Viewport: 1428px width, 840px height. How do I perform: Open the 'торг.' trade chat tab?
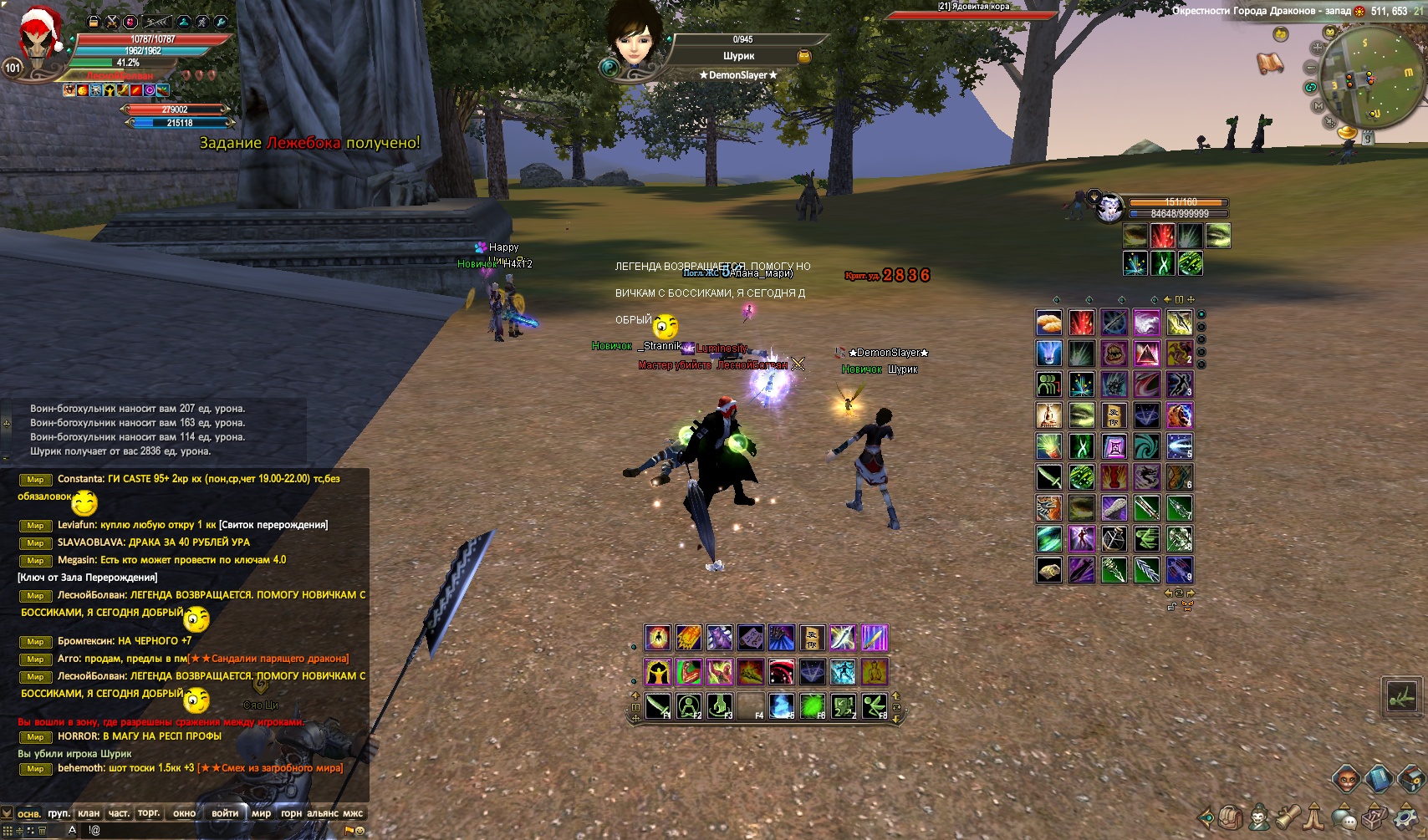149,813
